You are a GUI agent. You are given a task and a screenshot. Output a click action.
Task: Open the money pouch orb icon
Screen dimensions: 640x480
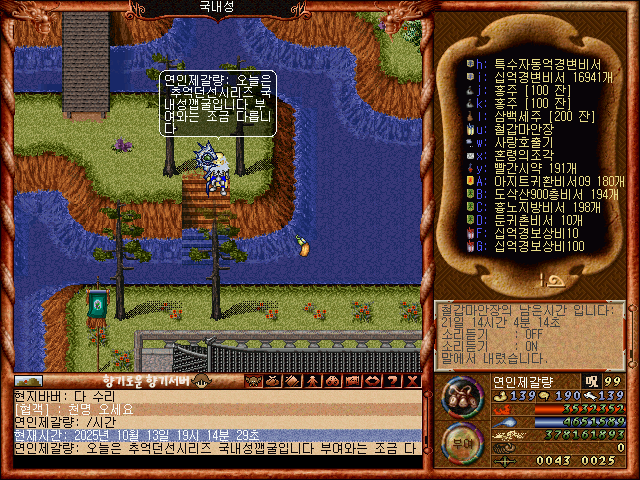(x=461, y=397)
